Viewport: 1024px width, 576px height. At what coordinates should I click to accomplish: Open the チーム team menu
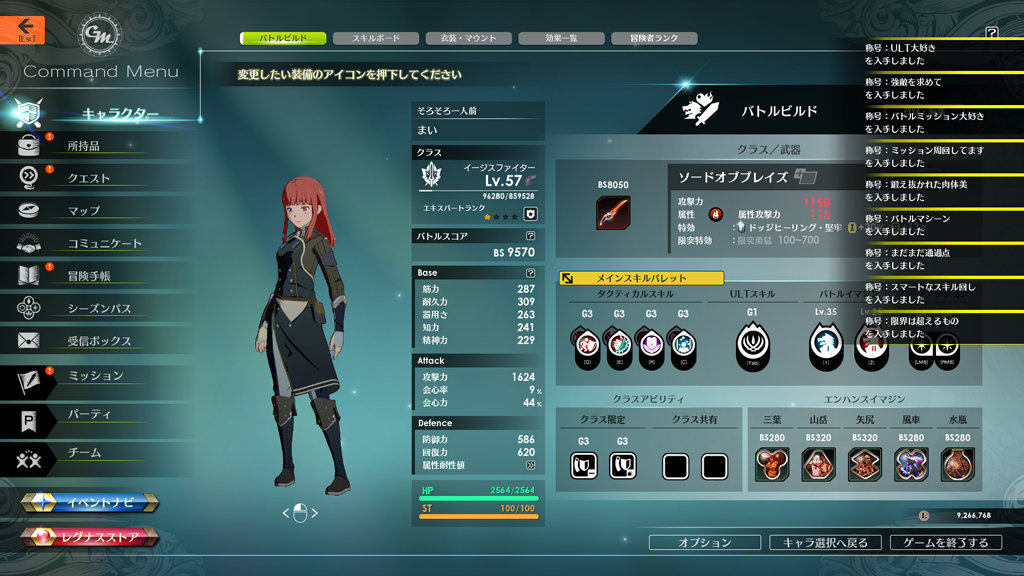84,453
